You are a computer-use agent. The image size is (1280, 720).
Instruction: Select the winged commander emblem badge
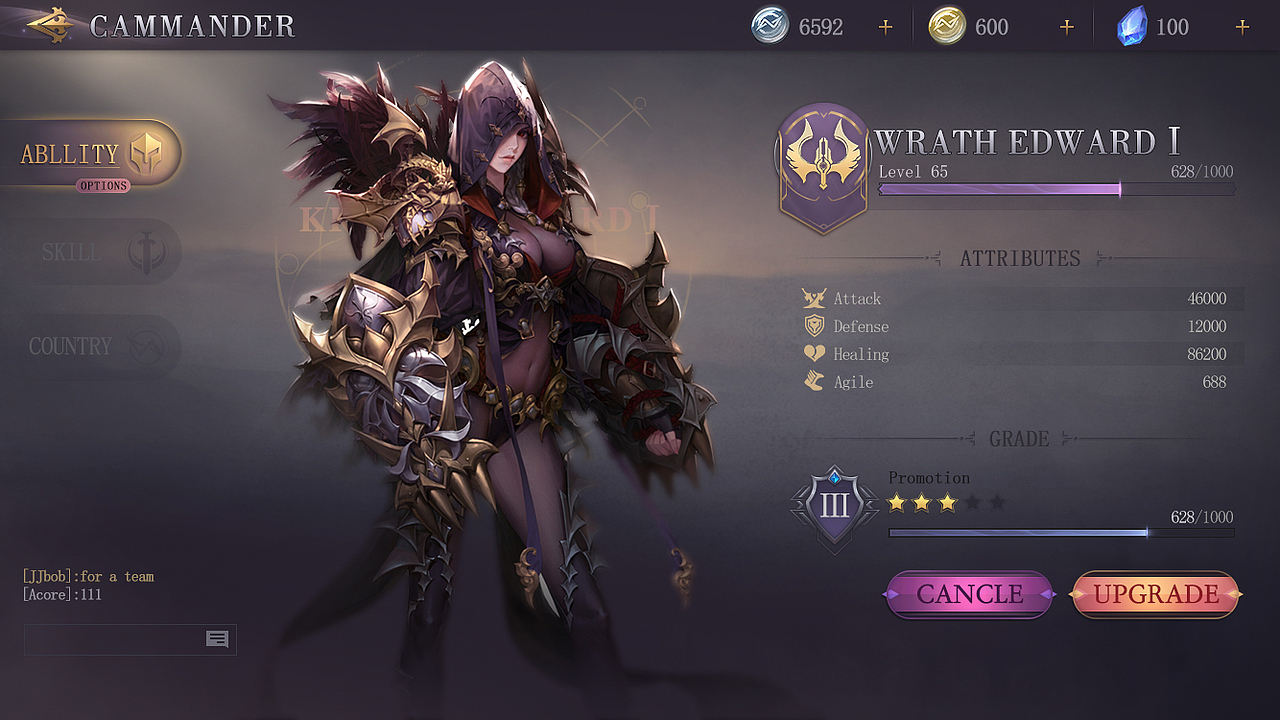pyautogui.click(x=823, y=167)
